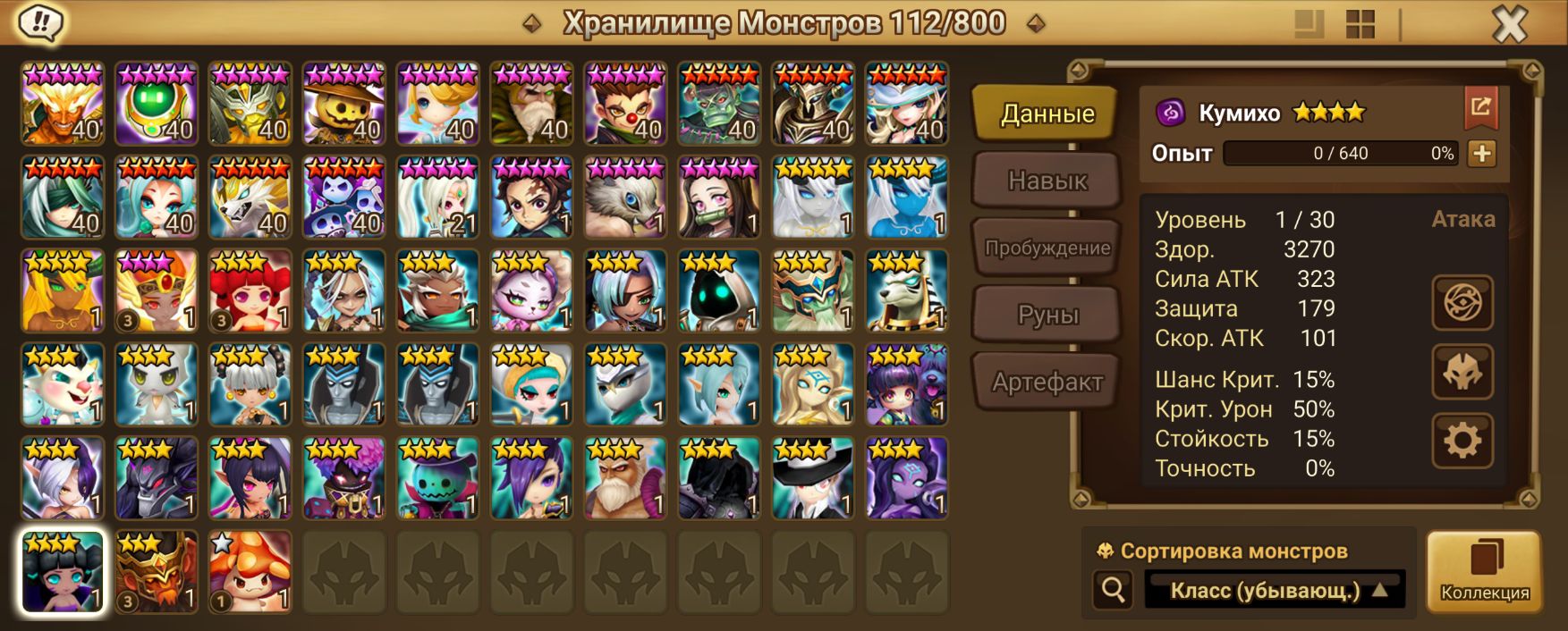Close the monster storage window

[x=1510, y=25]
